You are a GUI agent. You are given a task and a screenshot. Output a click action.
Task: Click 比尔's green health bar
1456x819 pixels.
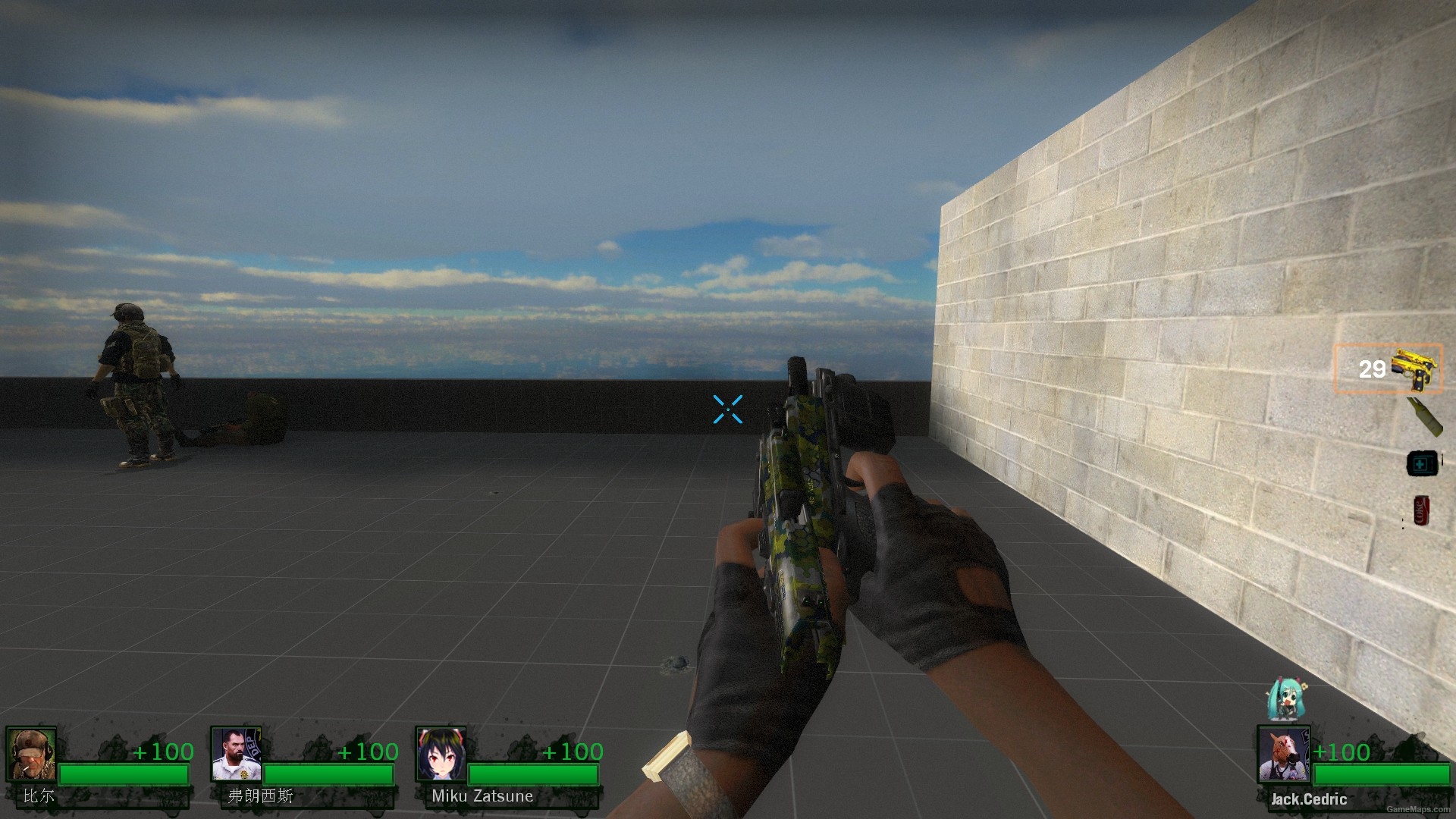click(x=125, y=775)
